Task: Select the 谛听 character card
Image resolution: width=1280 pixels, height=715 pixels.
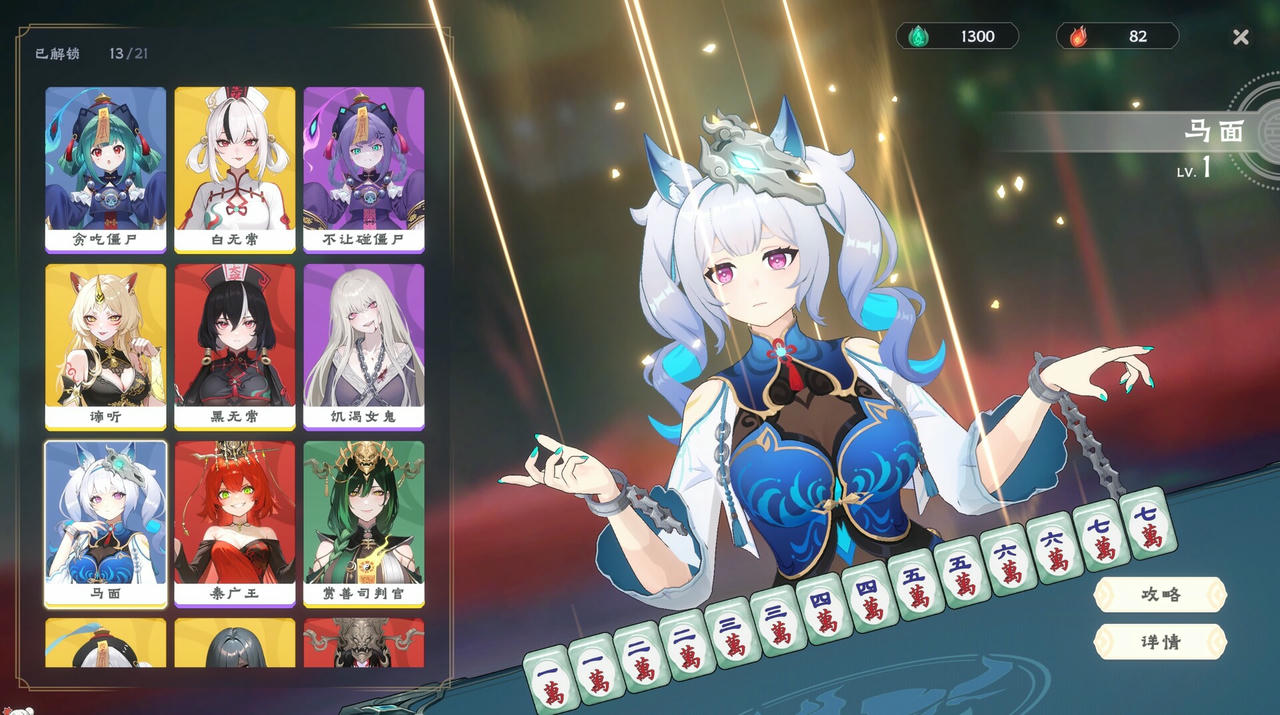Action: (105, 345)
